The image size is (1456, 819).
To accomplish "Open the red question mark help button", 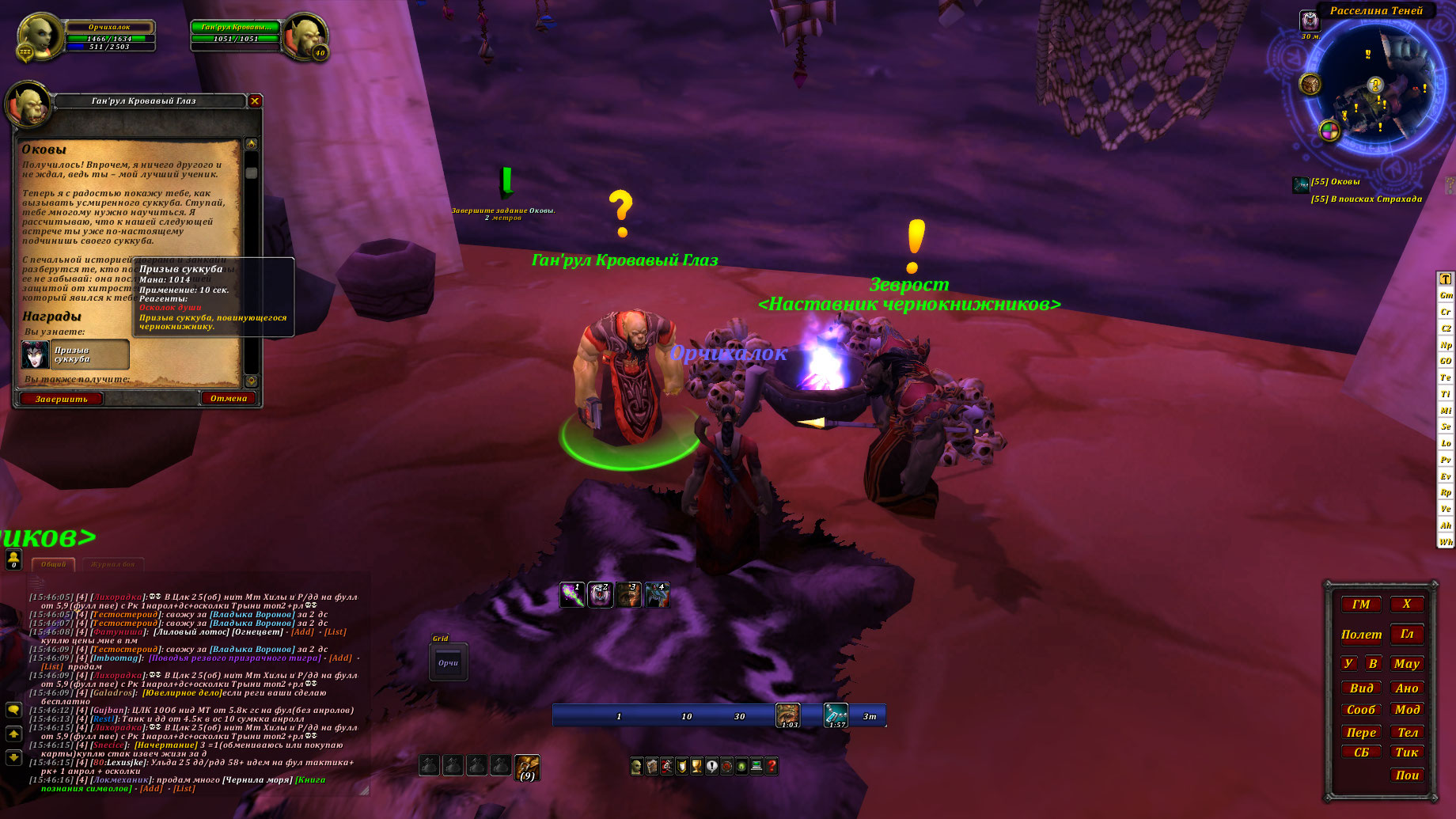I will (772, 766).
